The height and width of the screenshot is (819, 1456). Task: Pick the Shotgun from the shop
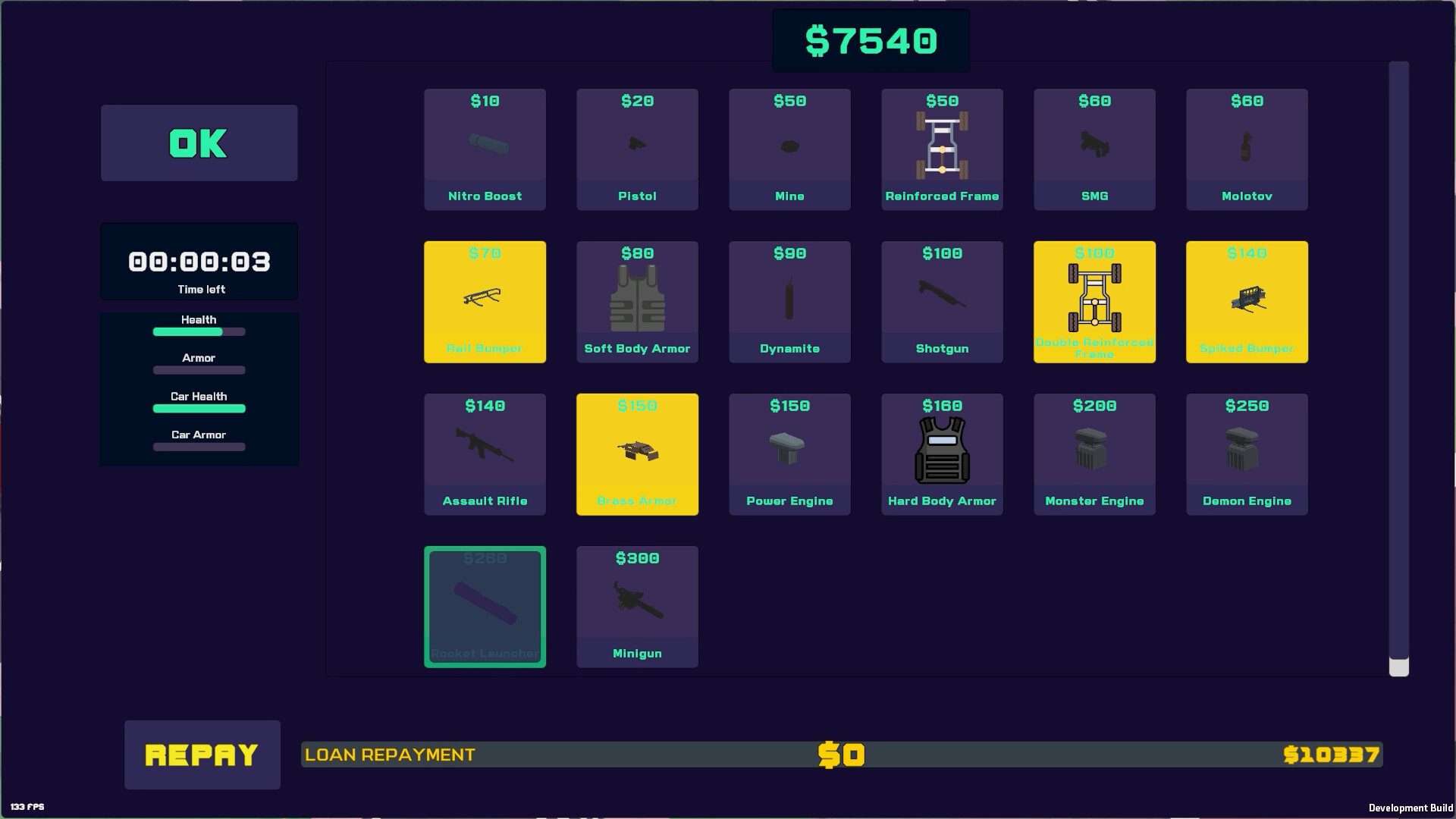click(x=942, y=301)
